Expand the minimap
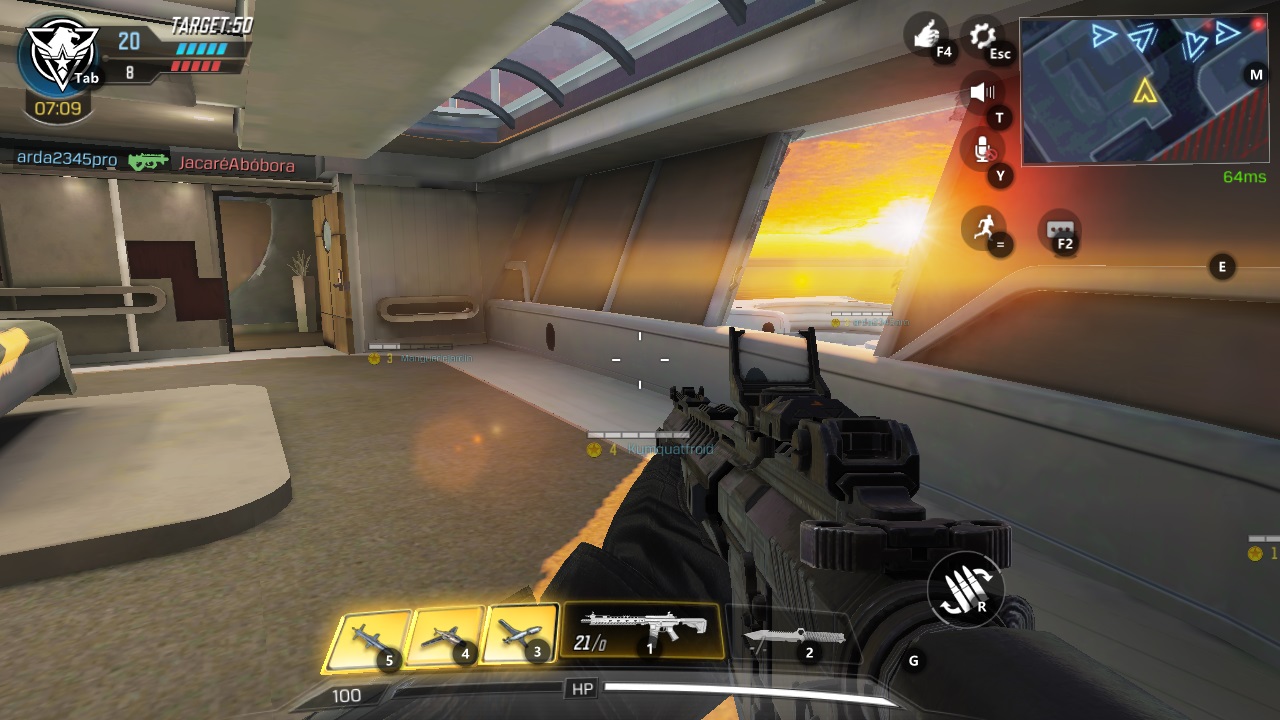 point(1144,90)
